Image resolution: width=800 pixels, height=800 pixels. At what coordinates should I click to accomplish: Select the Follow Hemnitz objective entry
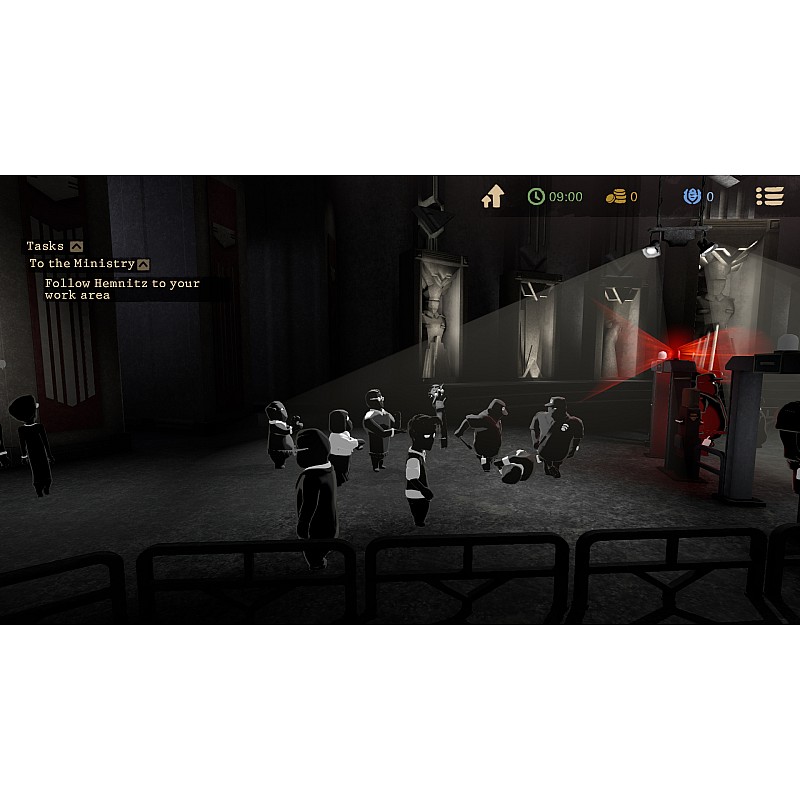coord(122,289)
